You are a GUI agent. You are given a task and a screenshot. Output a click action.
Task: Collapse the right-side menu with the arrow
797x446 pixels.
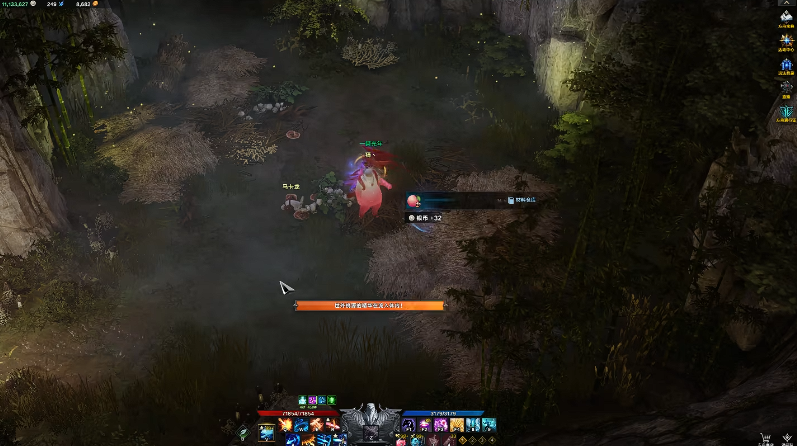(785, 5)
